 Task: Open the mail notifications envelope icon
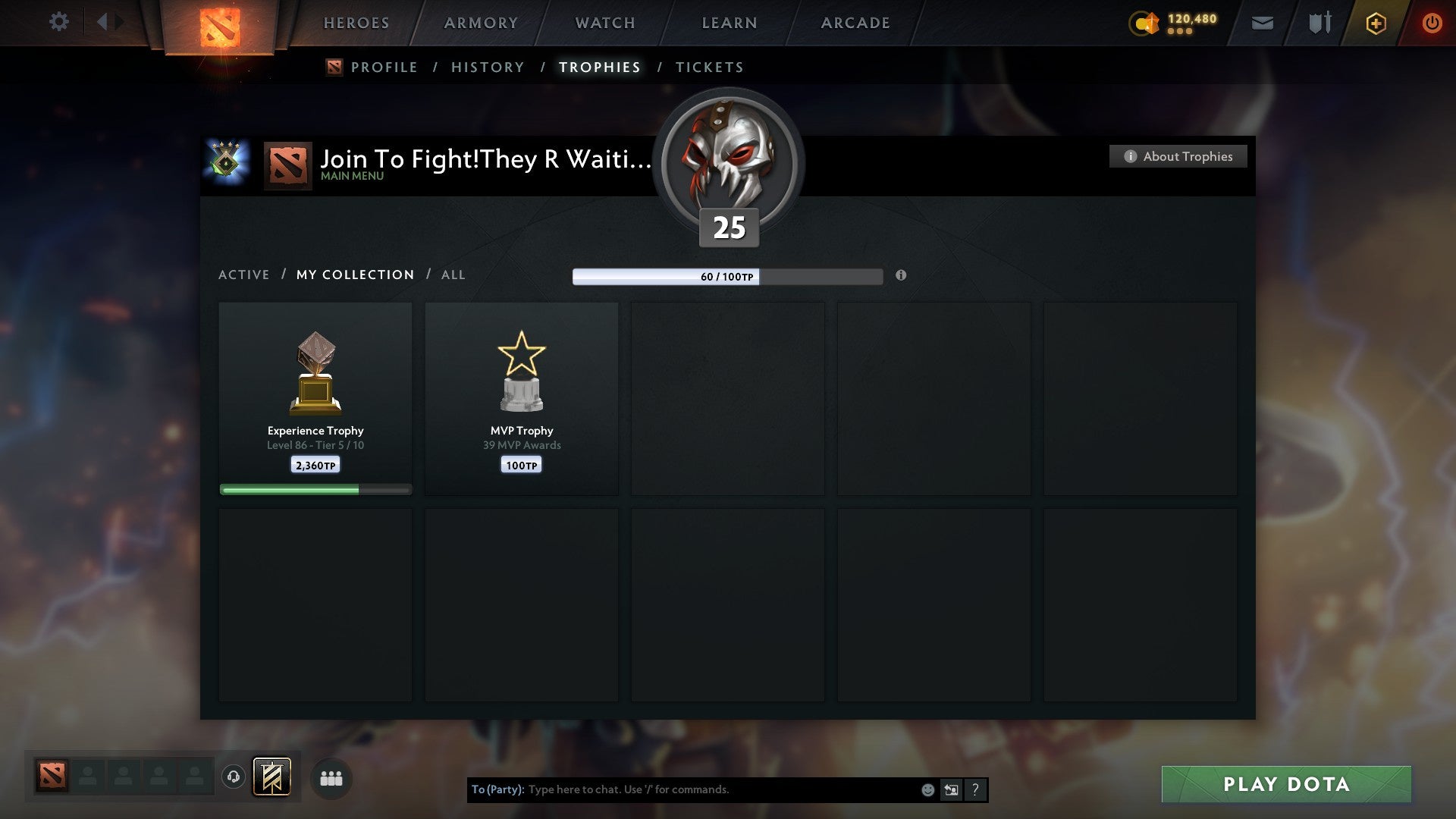point(1261,23)
